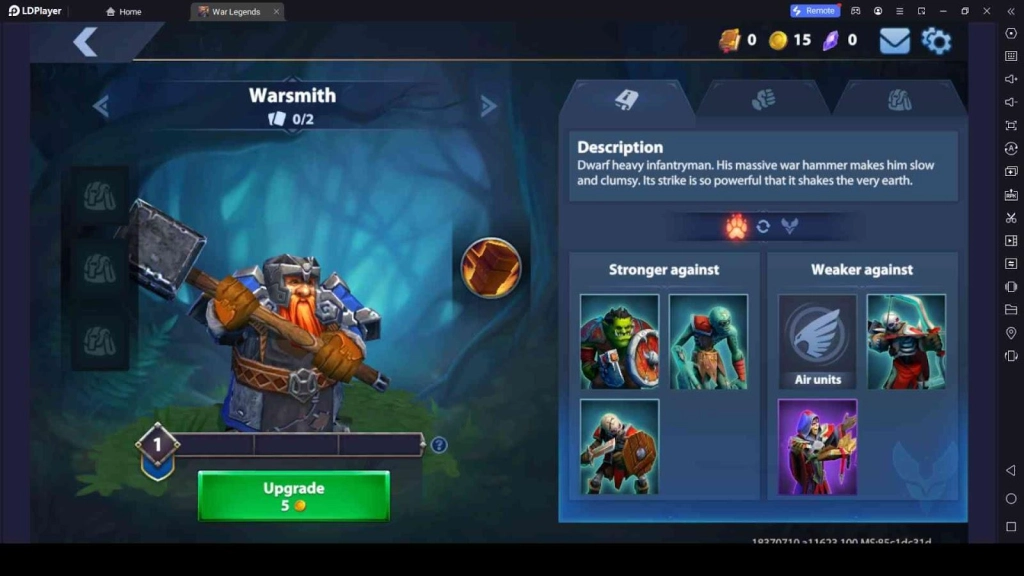Viewport: 1024px width, 576px height.
Task: Select the orange paw attack type icon
Action: [737, 227]
